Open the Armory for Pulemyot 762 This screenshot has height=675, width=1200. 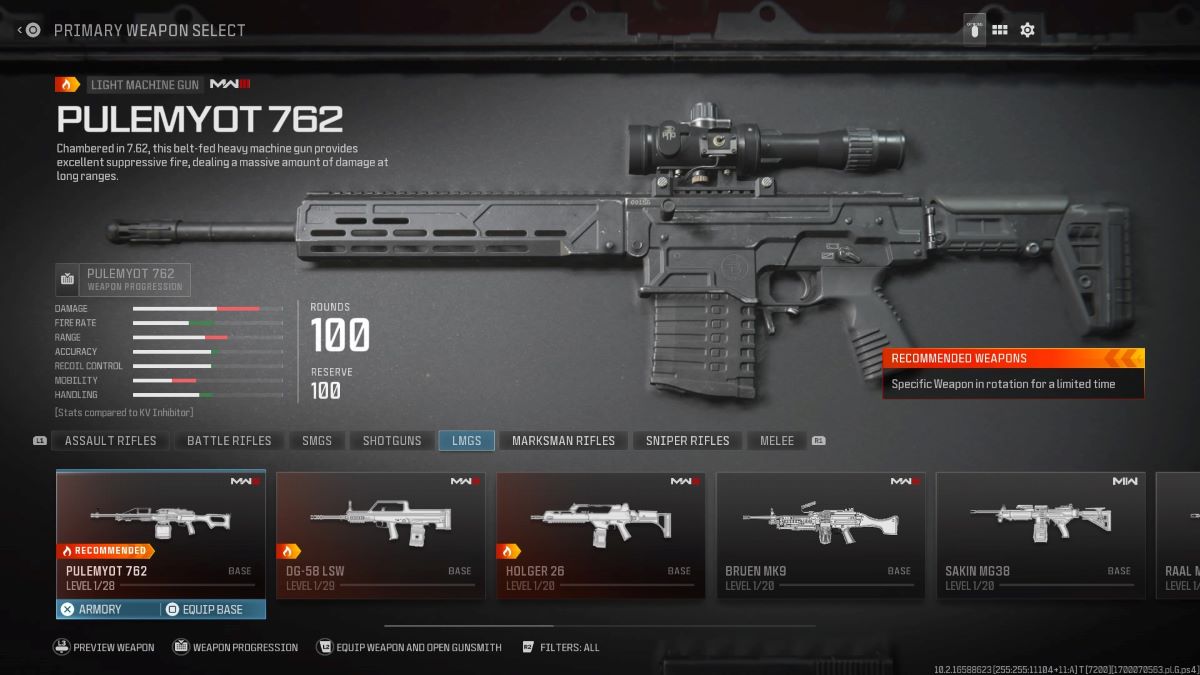[x=108, y=609]
